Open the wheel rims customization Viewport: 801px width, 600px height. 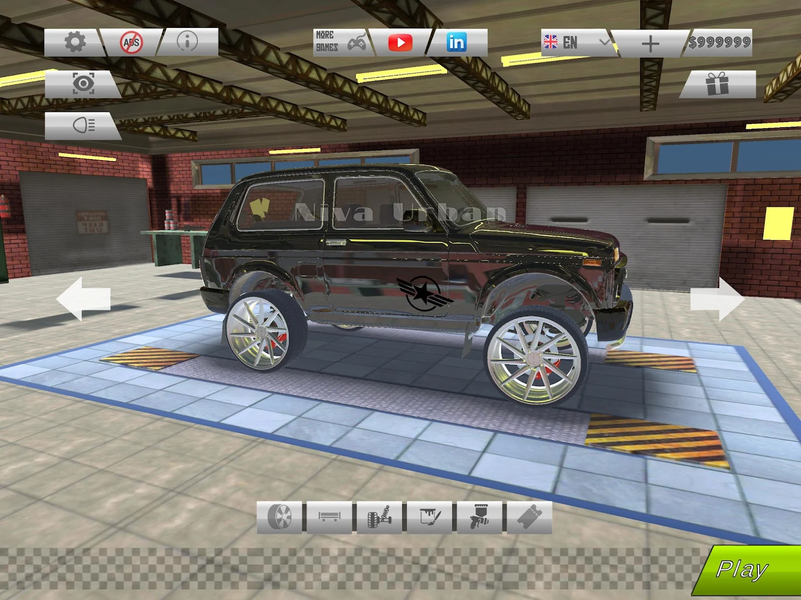(279, 517)
